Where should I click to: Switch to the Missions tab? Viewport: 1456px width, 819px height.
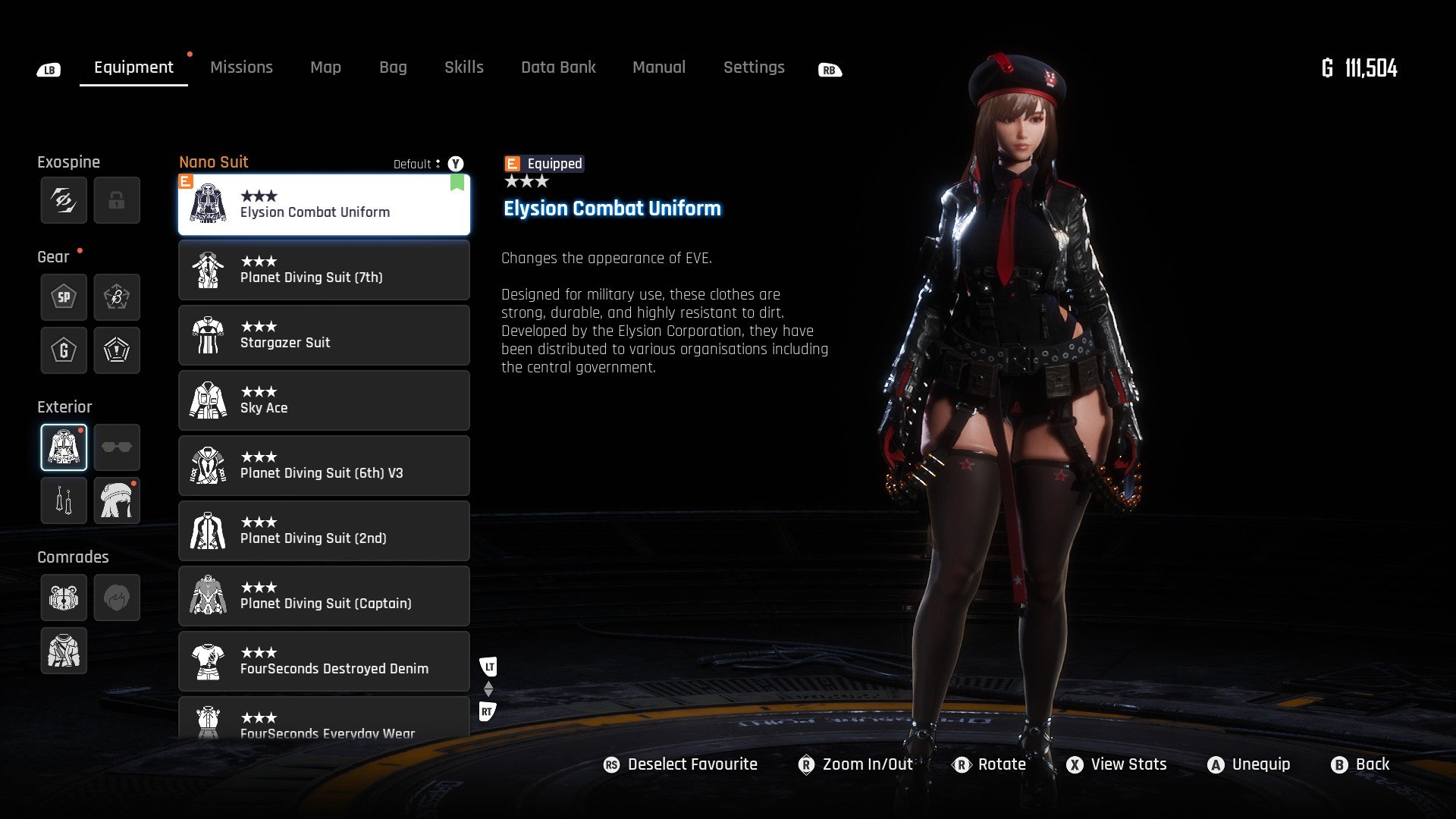click(241, 67)
